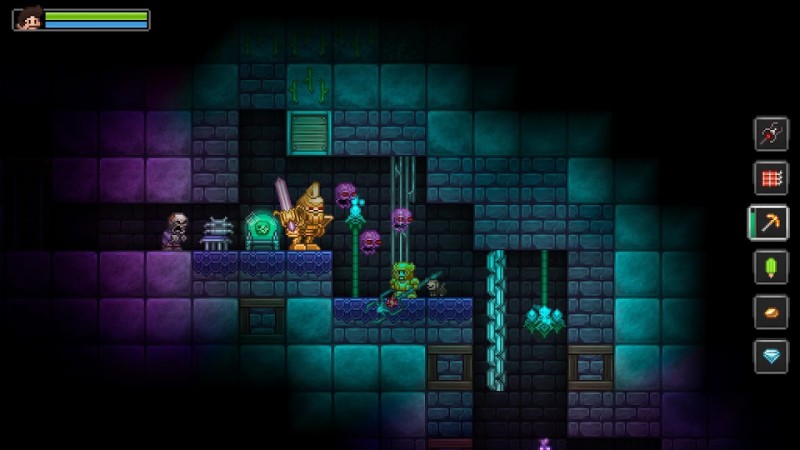Choose the orange bread item slot
The height and width of the screenshot is (450, 800).
pos(770,312)
